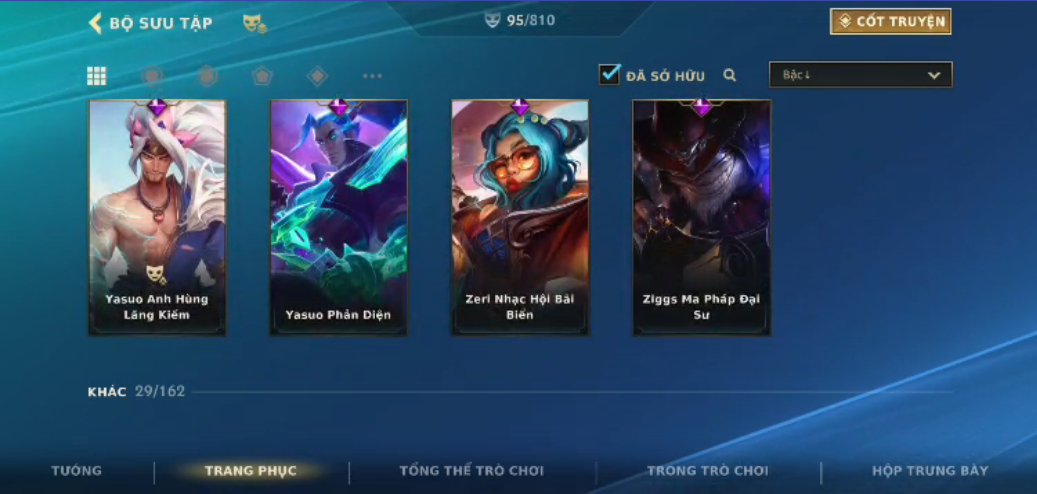Open the Zeri Nhạc Hội Bãi Biển skin
This screenshot has width=1037, height=494.
pos(519,218)
